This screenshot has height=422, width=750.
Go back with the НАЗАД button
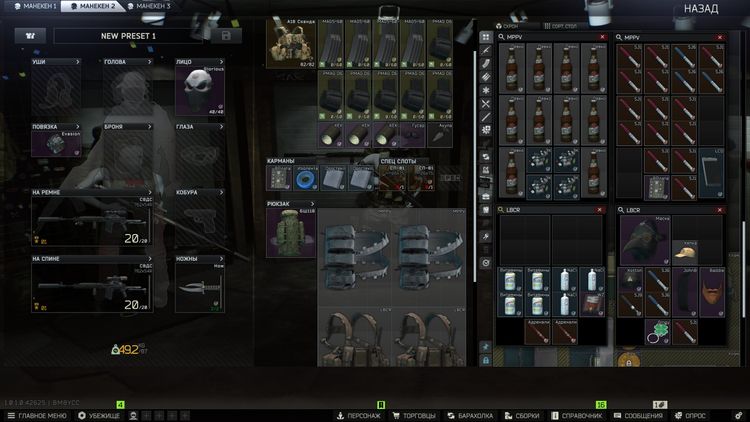[700, 8]
